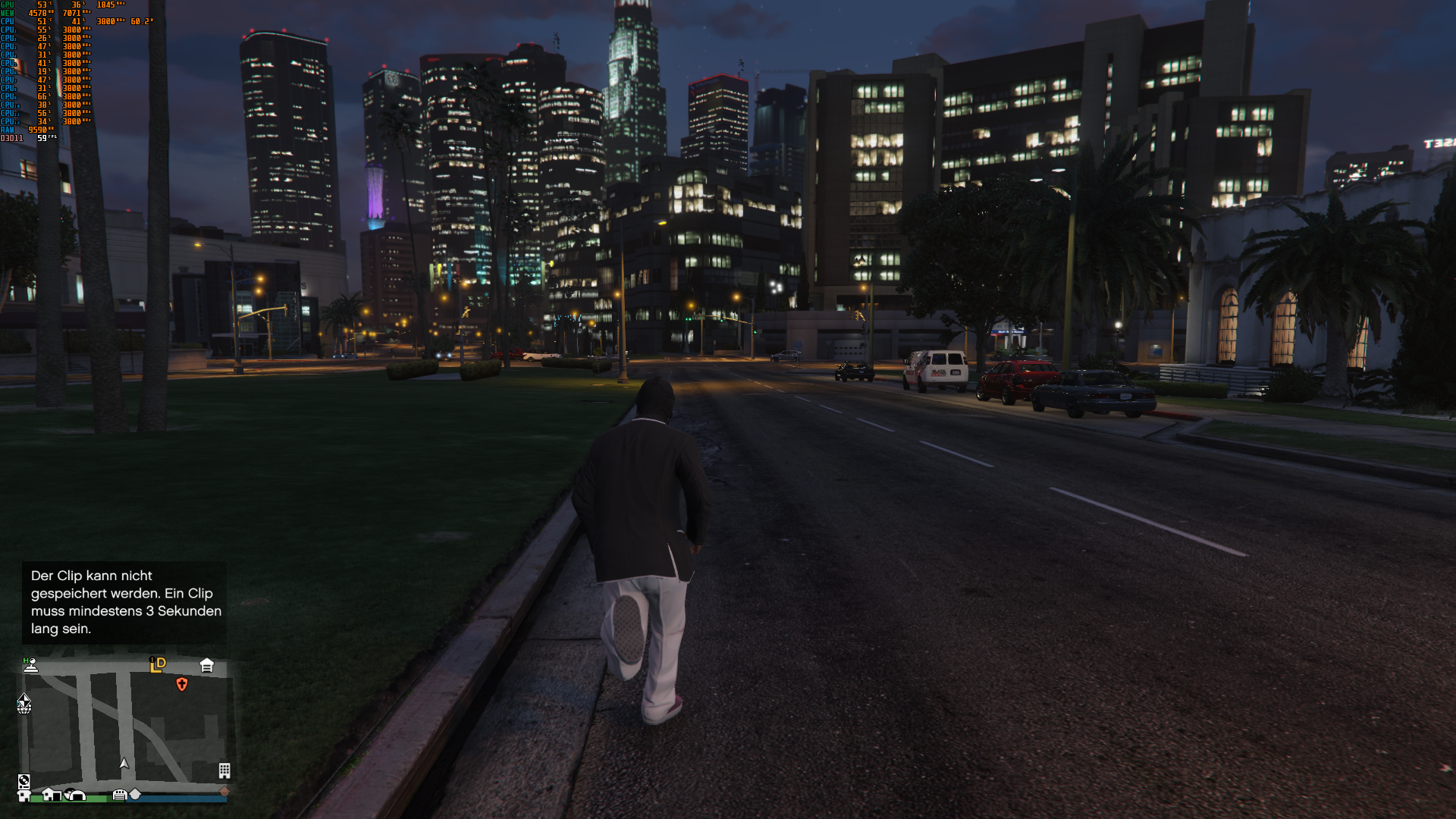
Task: Click the white player arrow in the minimap center
Action: tap(124, 764)
